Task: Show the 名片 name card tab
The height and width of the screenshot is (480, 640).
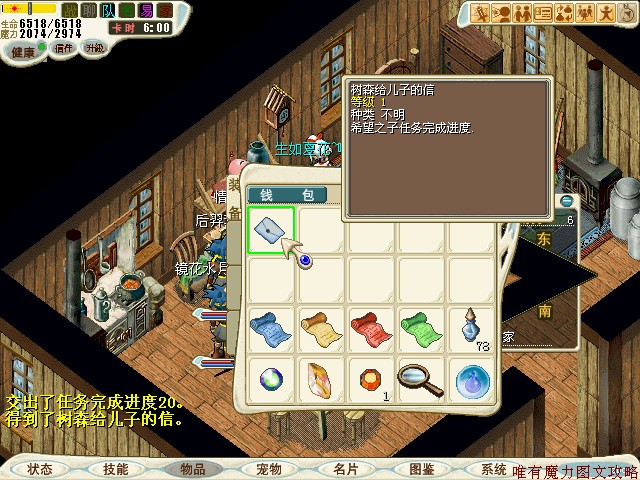Action: click(346, 468)
